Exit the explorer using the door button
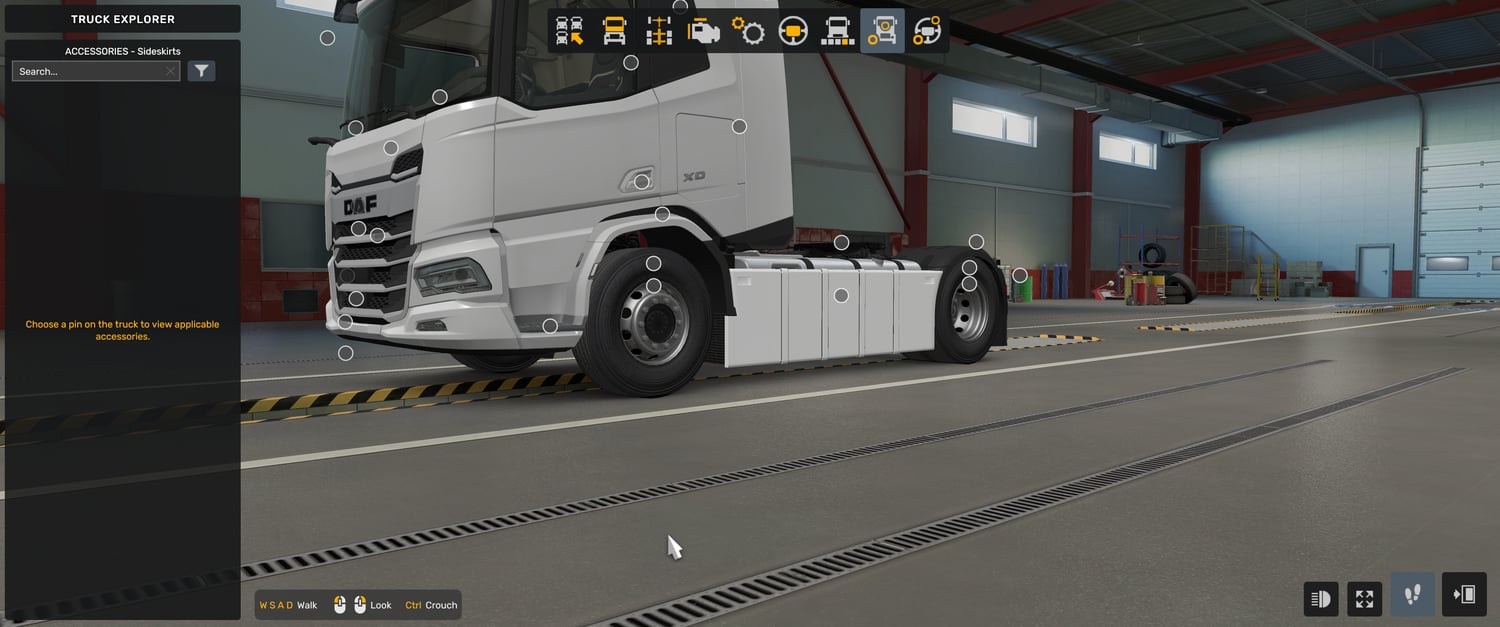Screen dimensions: 1500x627 pyautogui.click(x=1464, y=595)
